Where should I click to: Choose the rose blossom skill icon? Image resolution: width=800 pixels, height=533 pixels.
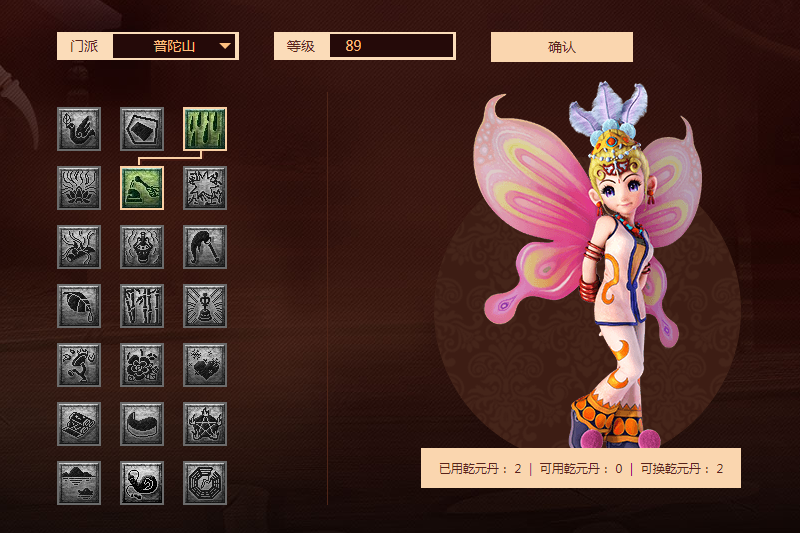[142, 365]
